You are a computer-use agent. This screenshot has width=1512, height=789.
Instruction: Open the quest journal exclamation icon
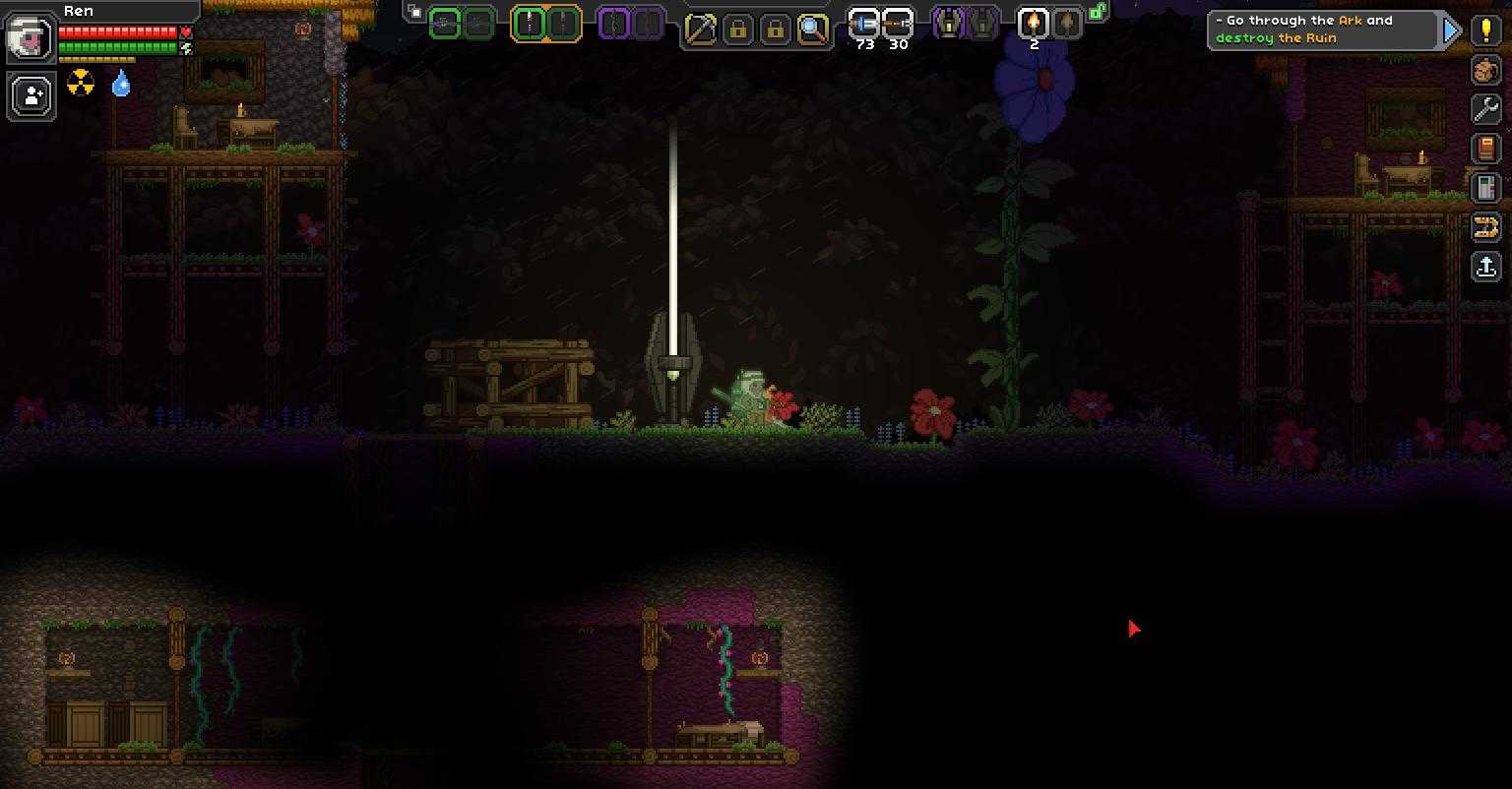1486,30
